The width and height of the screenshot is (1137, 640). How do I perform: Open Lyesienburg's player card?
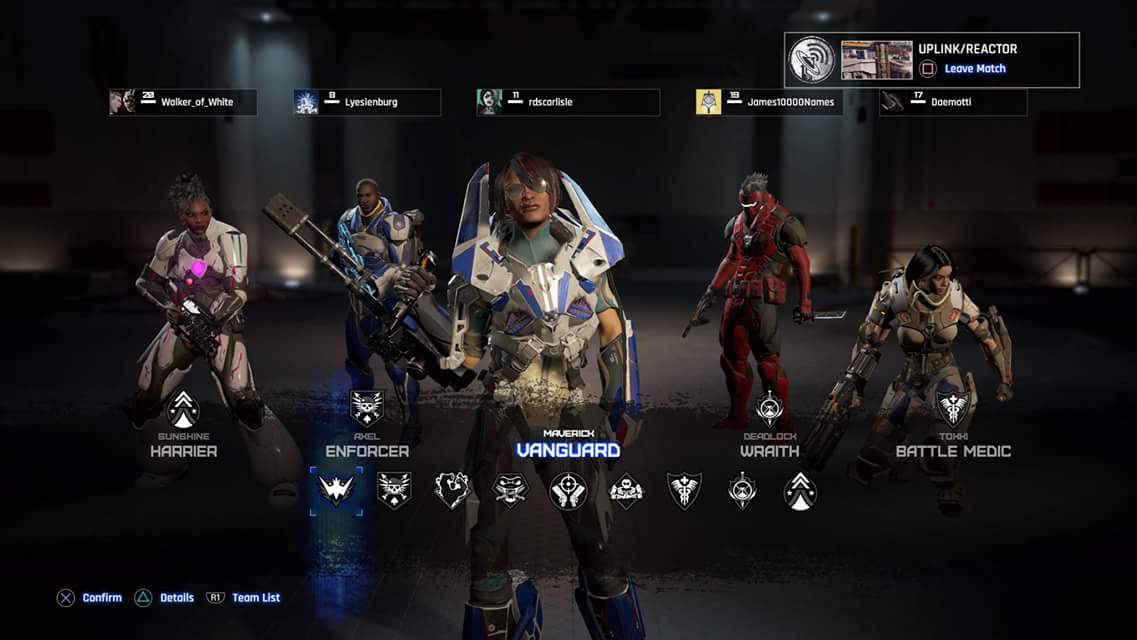tap(367, 102)
